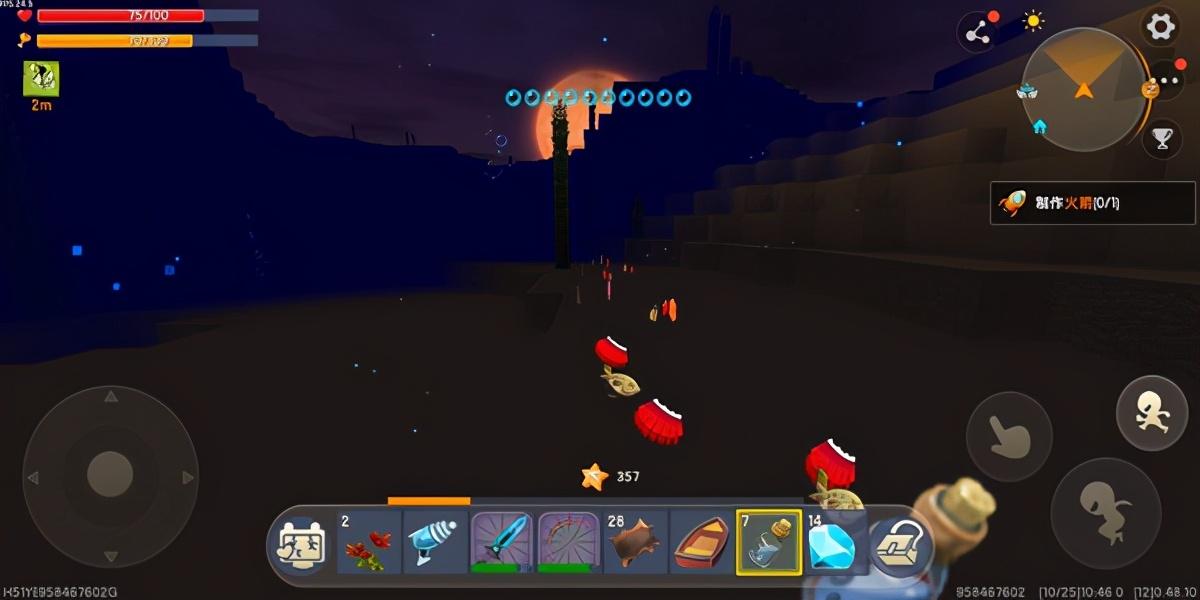Image resolution: width=1200 pixels, height=600 pixels.
Task: Open the trophy achievements button
Action: [1162, 139]
